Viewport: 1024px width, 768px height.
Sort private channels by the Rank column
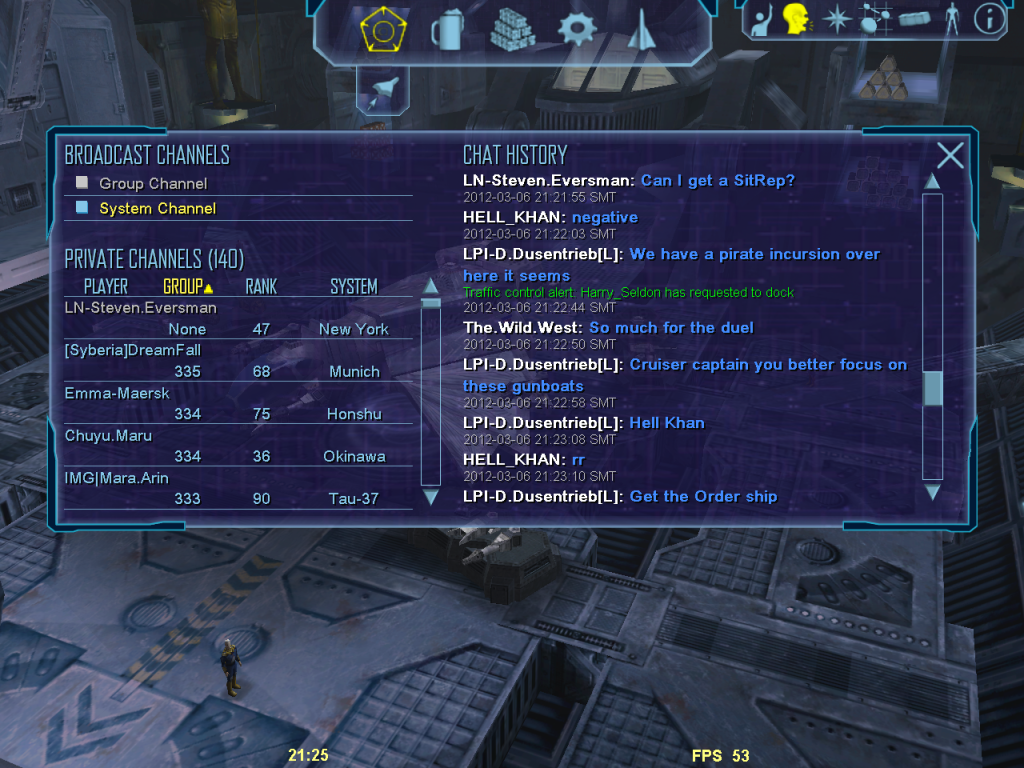tap(261, 287)
